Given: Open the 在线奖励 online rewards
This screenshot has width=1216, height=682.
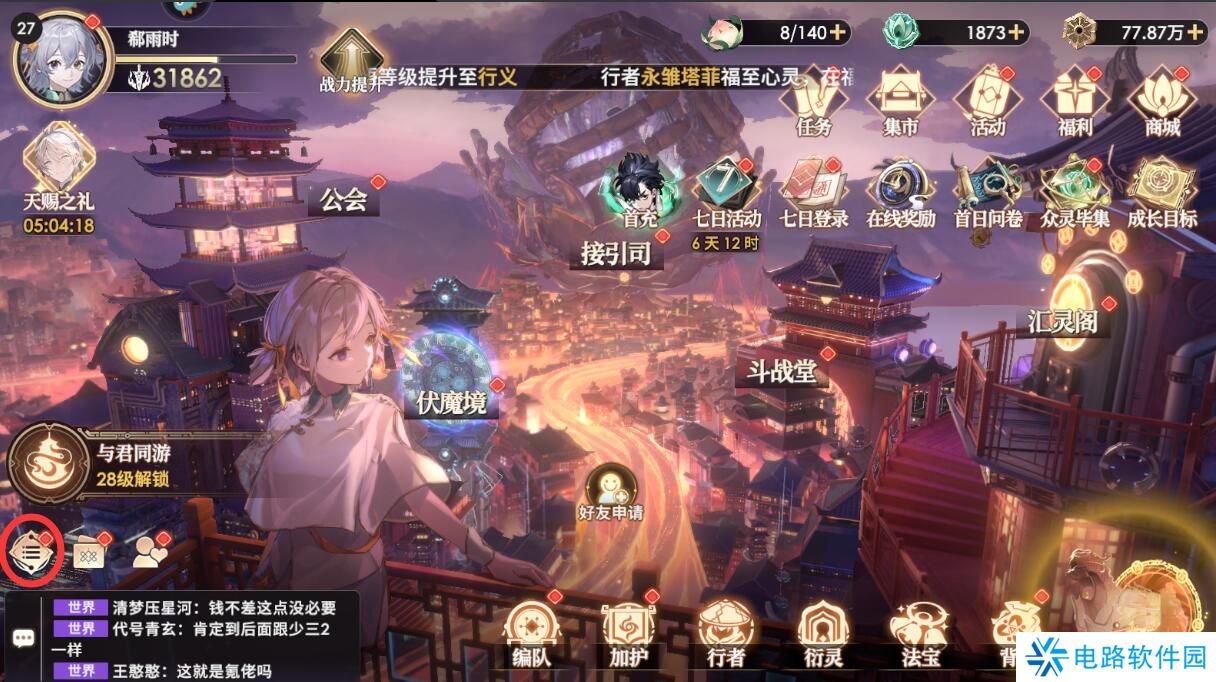Looking at the screenshot, I should tap(900, 192).
